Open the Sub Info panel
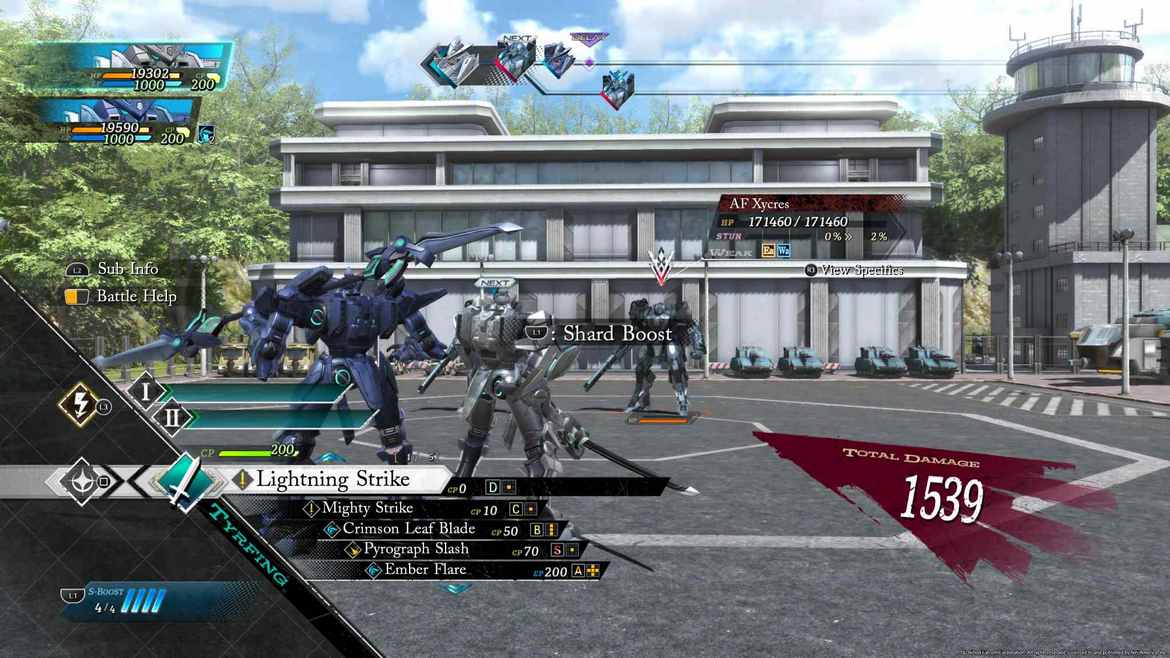Image resolution: width=1170 pixels, height=658 pixels. [127, 269]
